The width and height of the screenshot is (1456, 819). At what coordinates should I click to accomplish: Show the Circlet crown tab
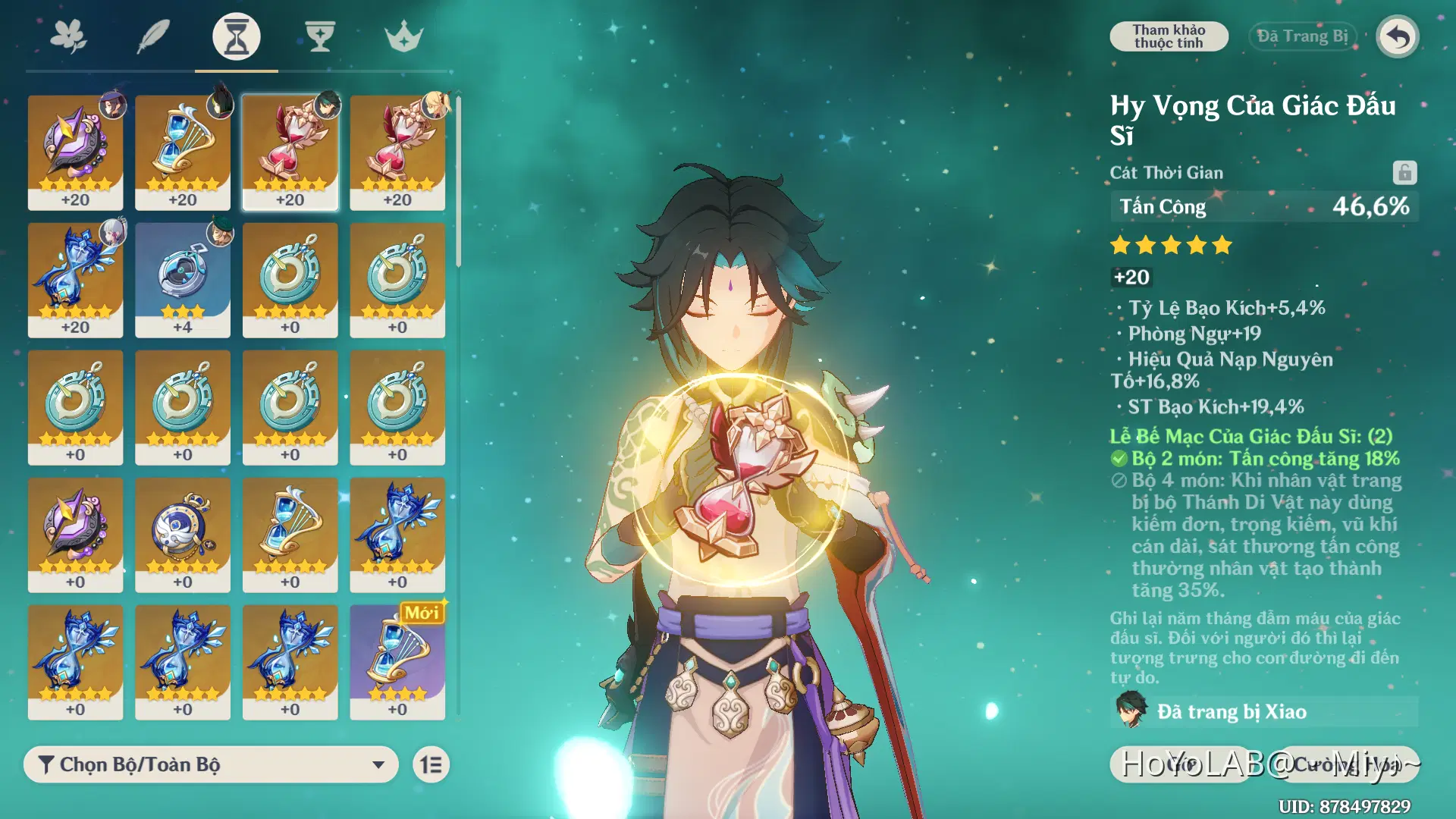403,36
